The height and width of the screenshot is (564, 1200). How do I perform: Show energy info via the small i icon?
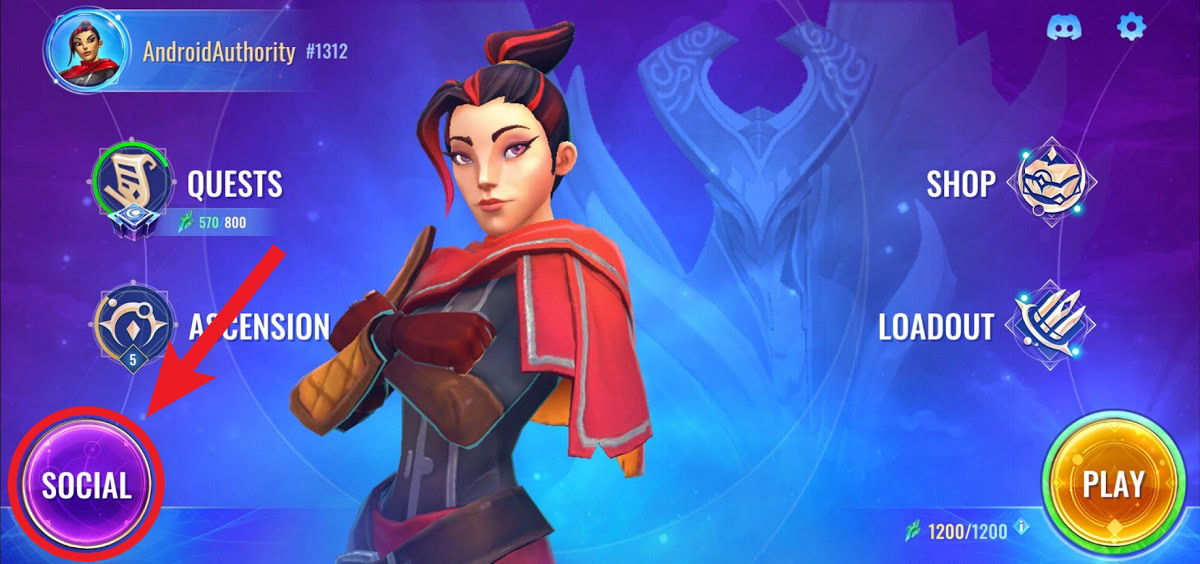pyautogui.click(x=1021, y=529)
